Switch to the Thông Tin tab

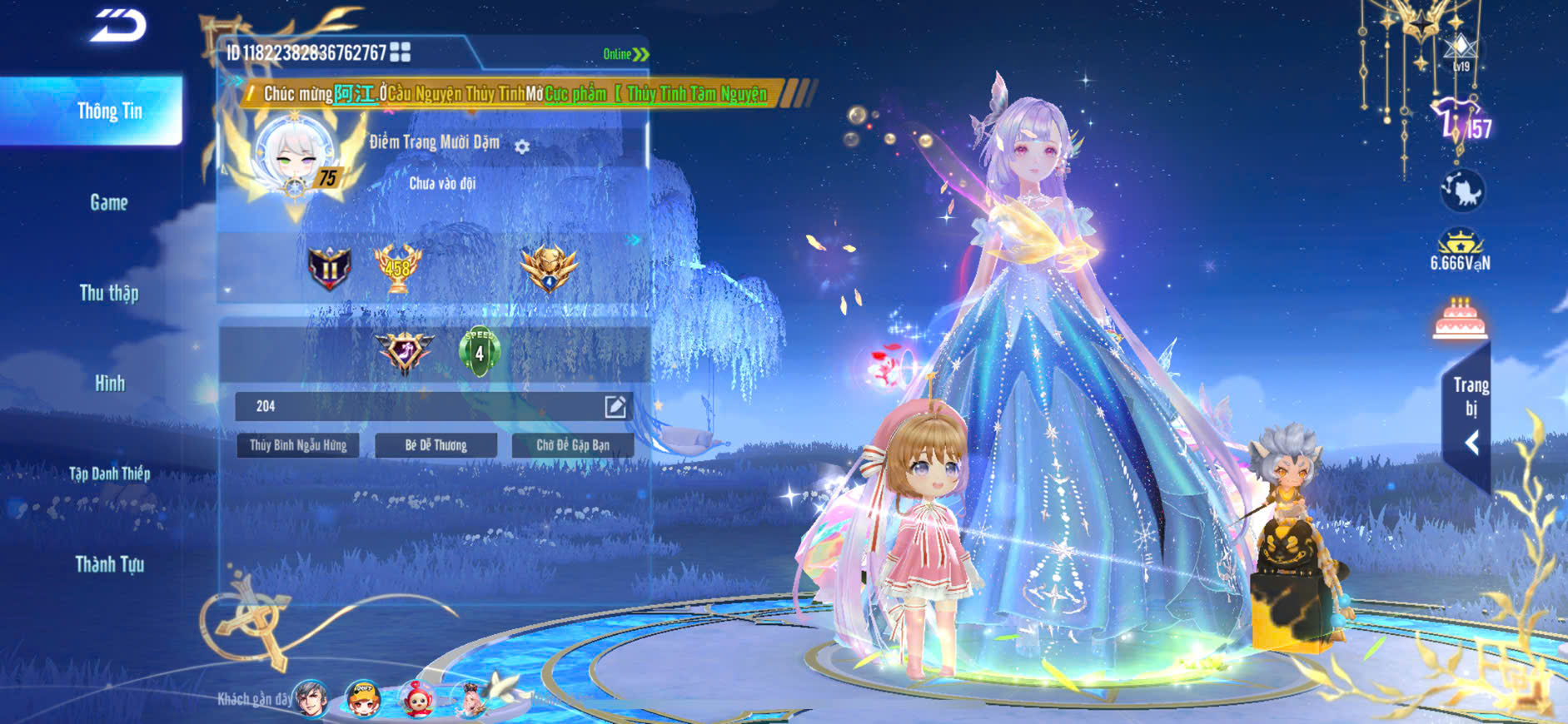click(109, 112)
